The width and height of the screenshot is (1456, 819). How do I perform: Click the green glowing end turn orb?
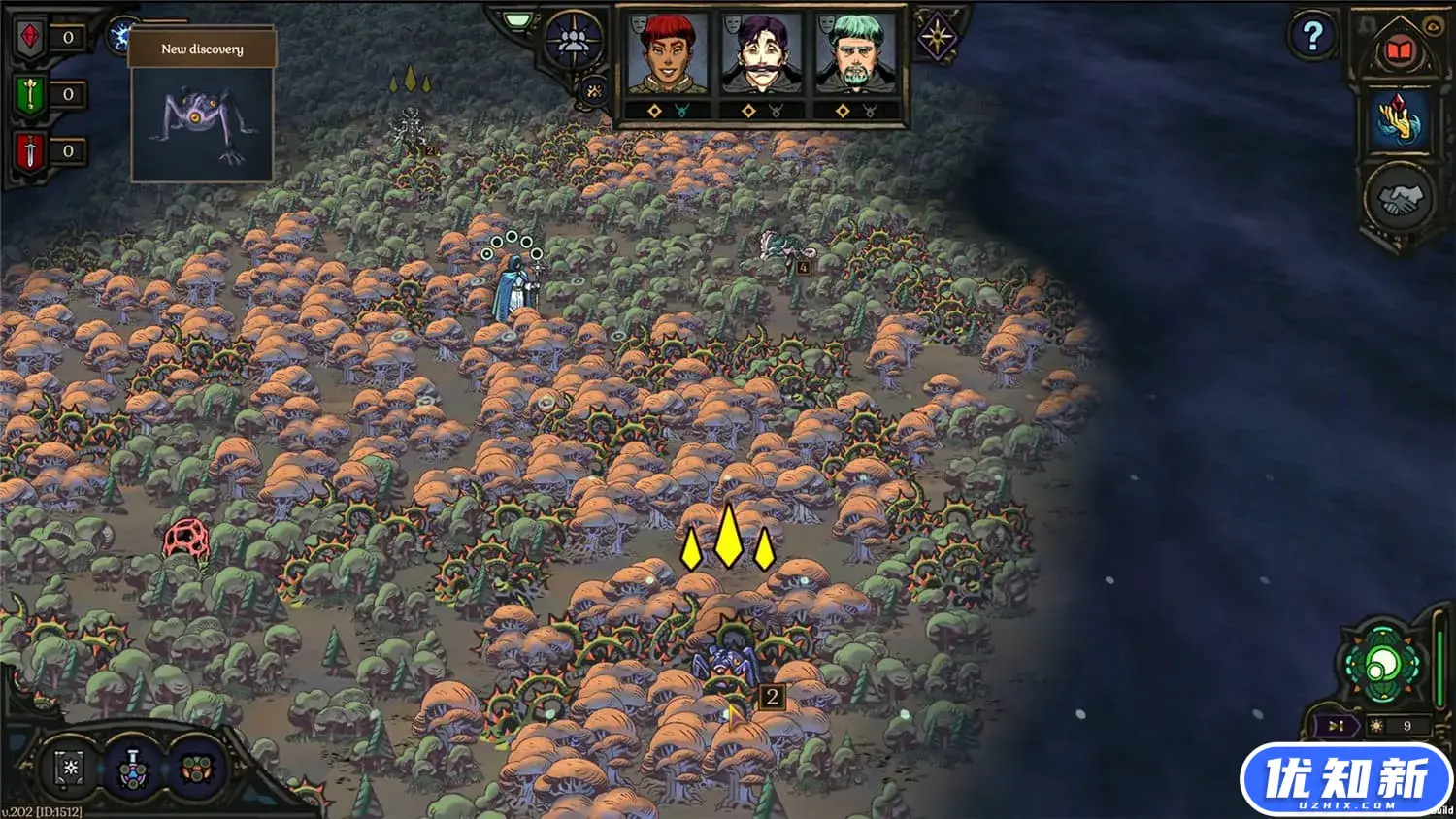(1381, 667)
